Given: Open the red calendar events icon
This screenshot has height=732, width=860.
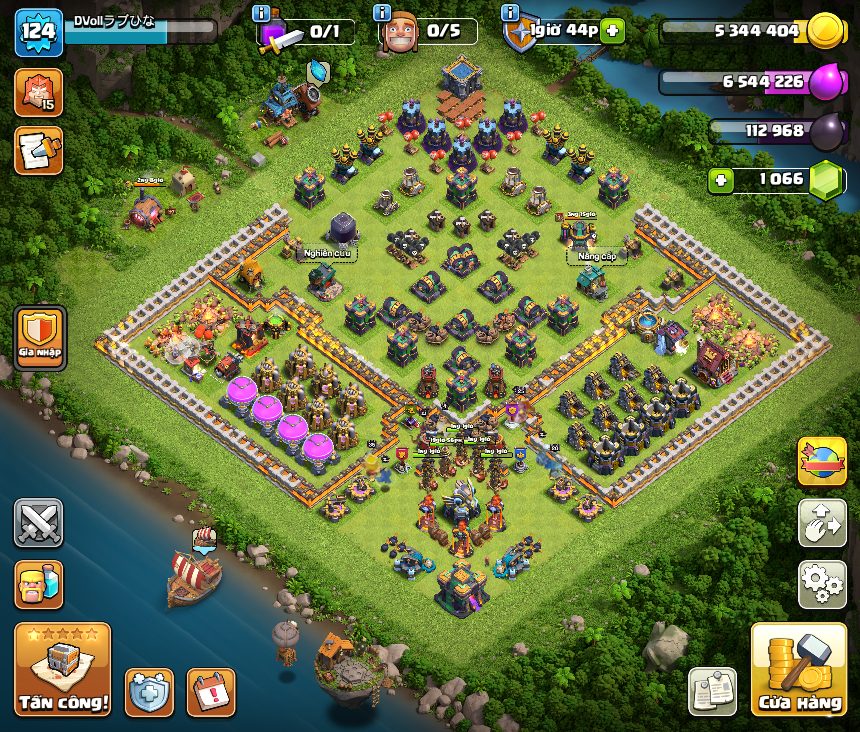Looking at the screenshot, I should coord(211,692).
